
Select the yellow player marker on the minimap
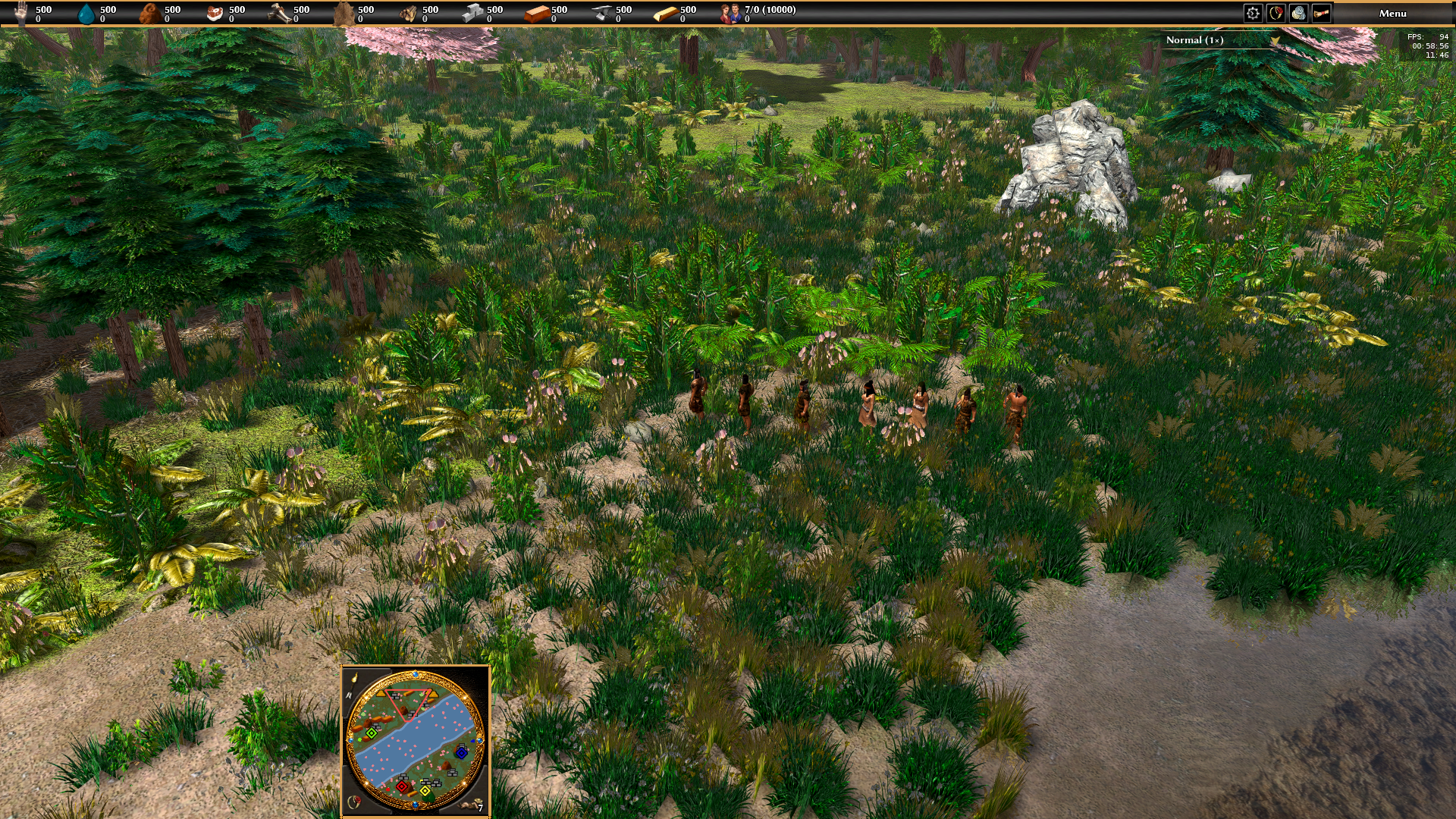pos(425,791)
